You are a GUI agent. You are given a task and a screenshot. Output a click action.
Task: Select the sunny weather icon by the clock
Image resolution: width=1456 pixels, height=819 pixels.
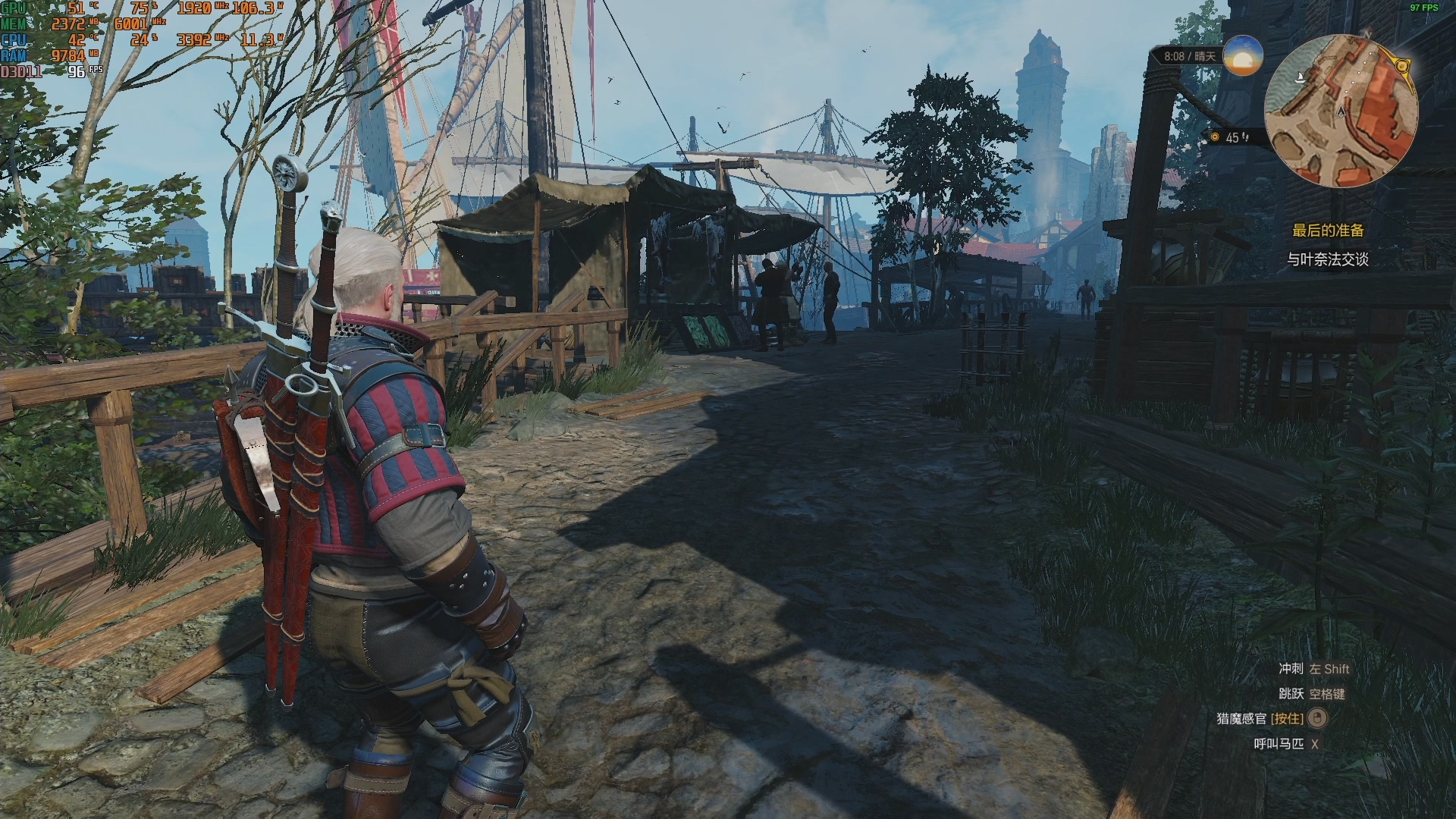point(1243,55)
